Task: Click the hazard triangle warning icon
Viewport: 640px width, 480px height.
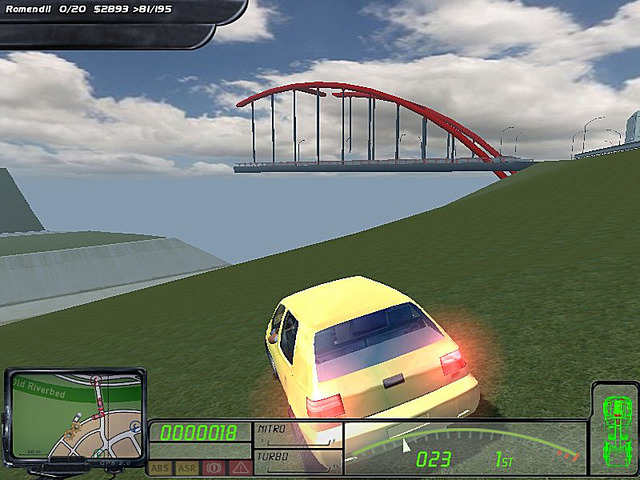Action: coord(239,467)
